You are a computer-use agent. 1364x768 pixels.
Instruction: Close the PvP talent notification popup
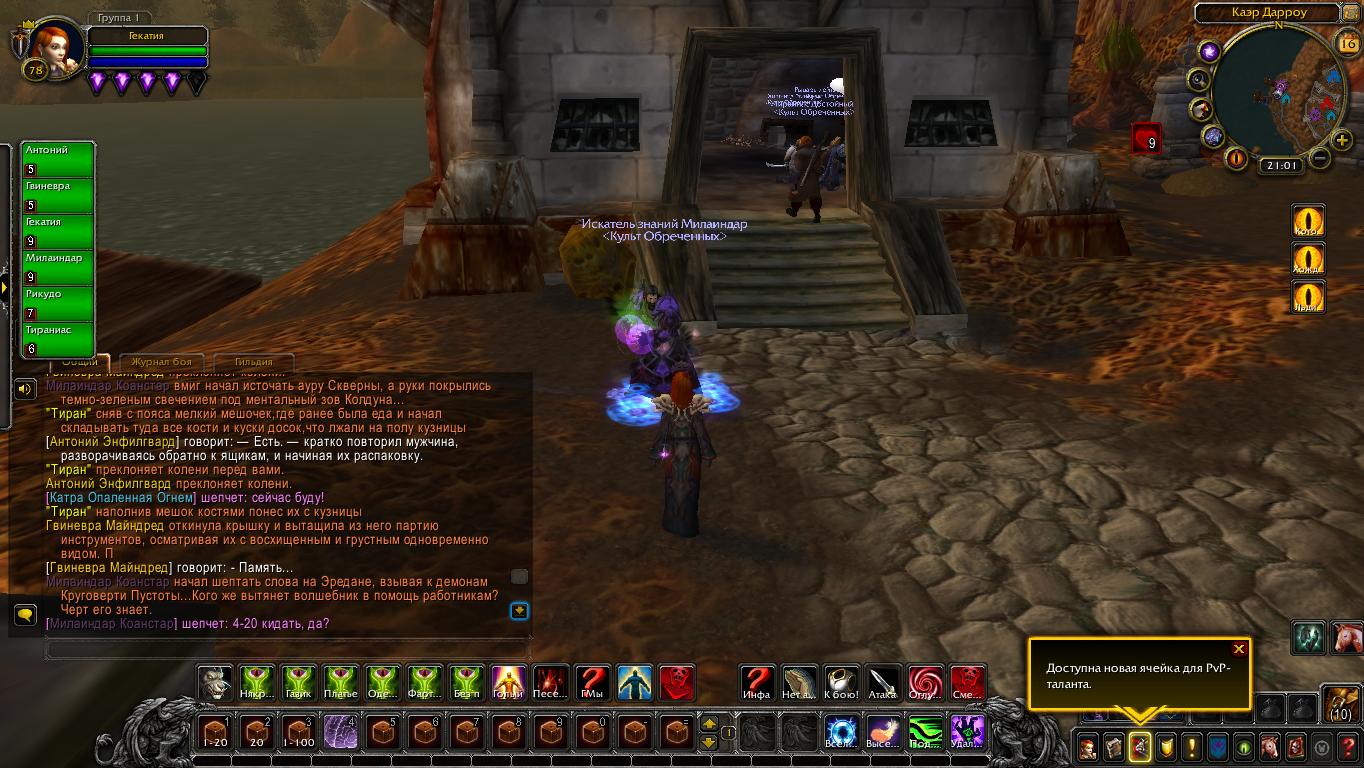(1239, 649)
